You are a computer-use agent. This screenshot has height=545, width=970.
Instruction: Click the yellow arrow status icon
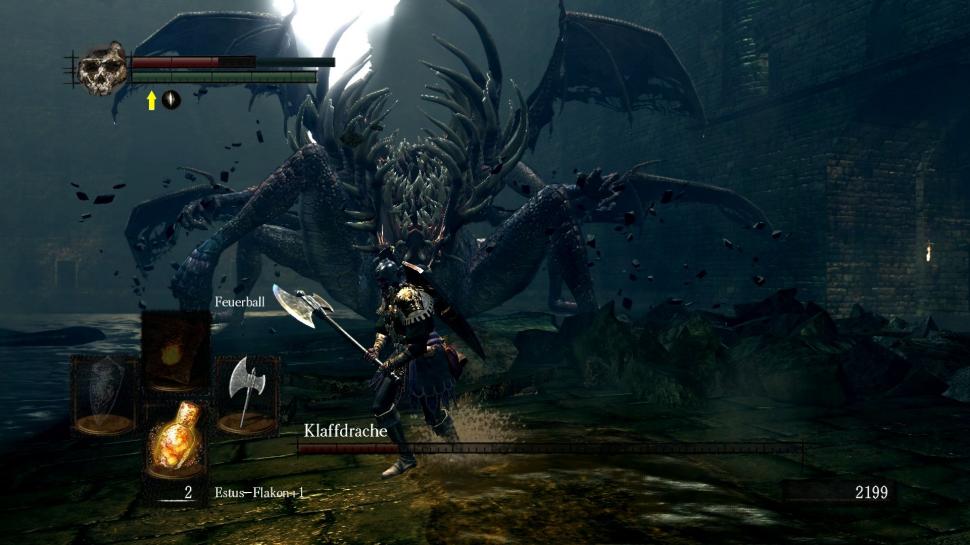(x=152, y=100)
